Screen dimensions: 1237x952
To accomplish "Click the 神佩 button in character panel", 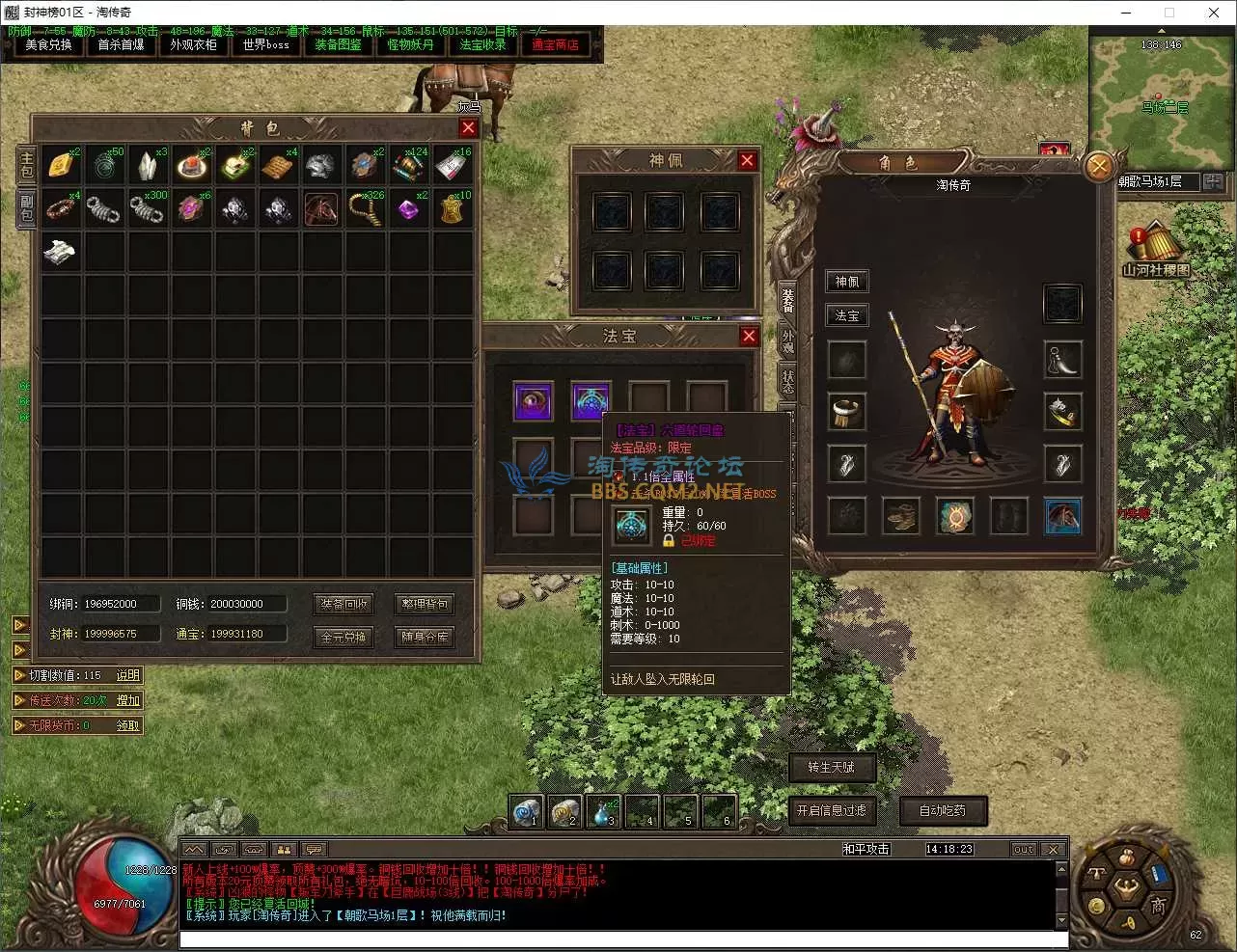I will 846,282.
